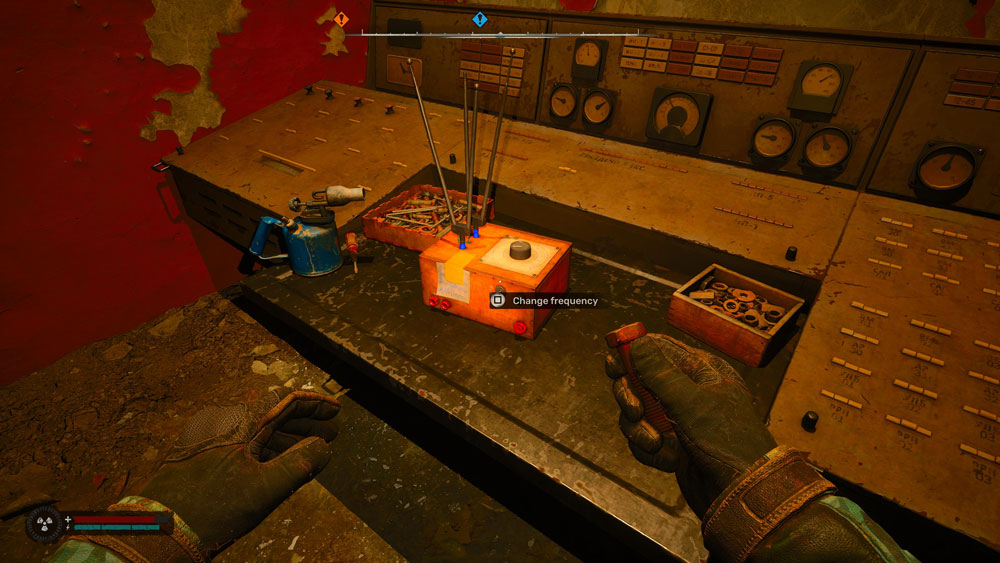Viewport: 1000px width, 563px height.
Task: Select the blue objective marker on the compass
Action: (x=479, y=19)
